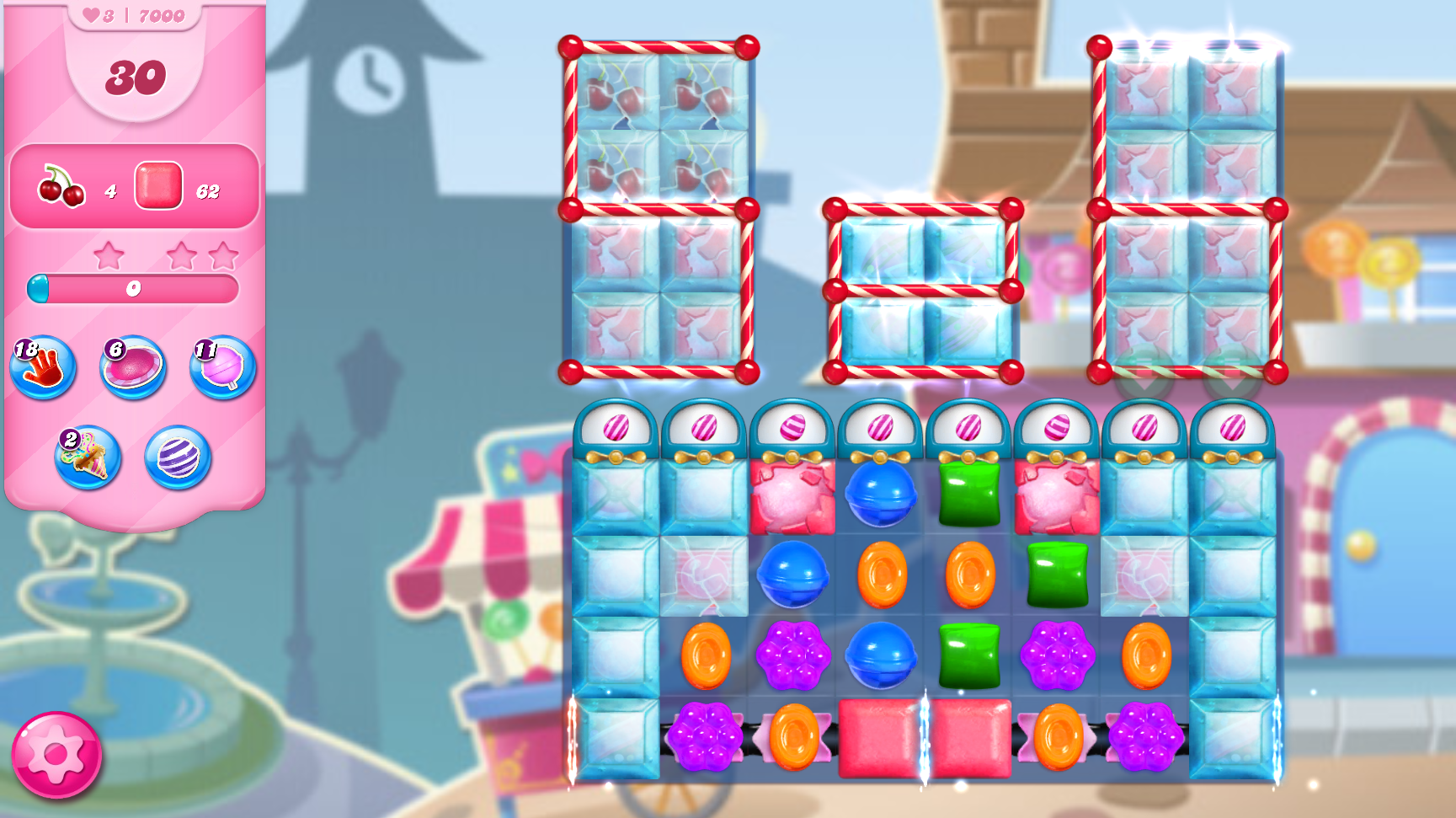Toggle the purple striped color ball booster
The width and height of the screenshot is (1456, 818).
pyautogui.click(x=177, y=459)
